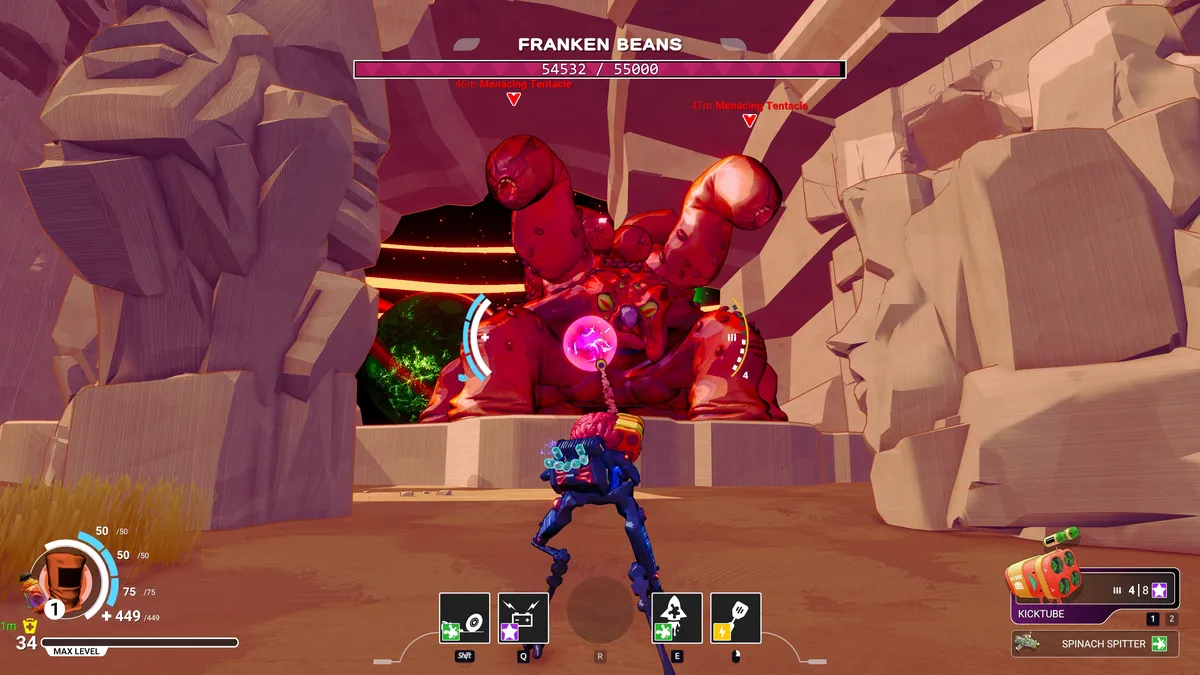The height and width of the screenshot is (675, 1200).
Task: Trigger the electrified battery ability
Action: pyautogui.click(x=523, y=618)
